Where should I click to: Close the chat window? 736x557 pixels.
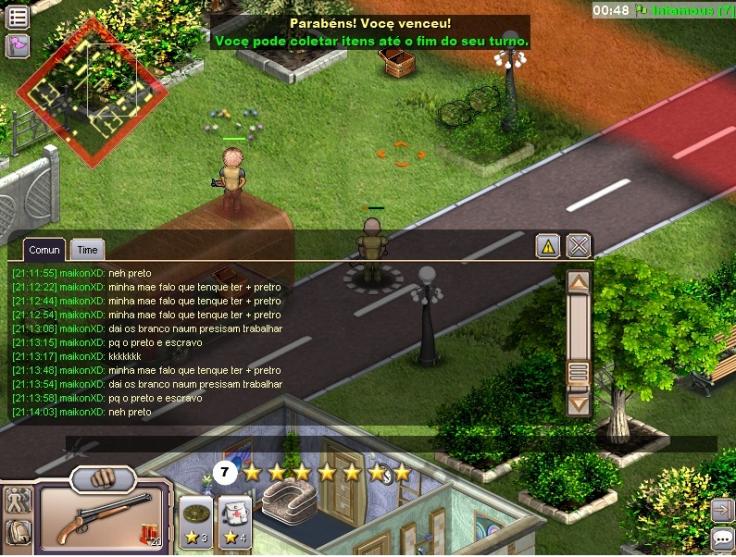coord(578,246)
